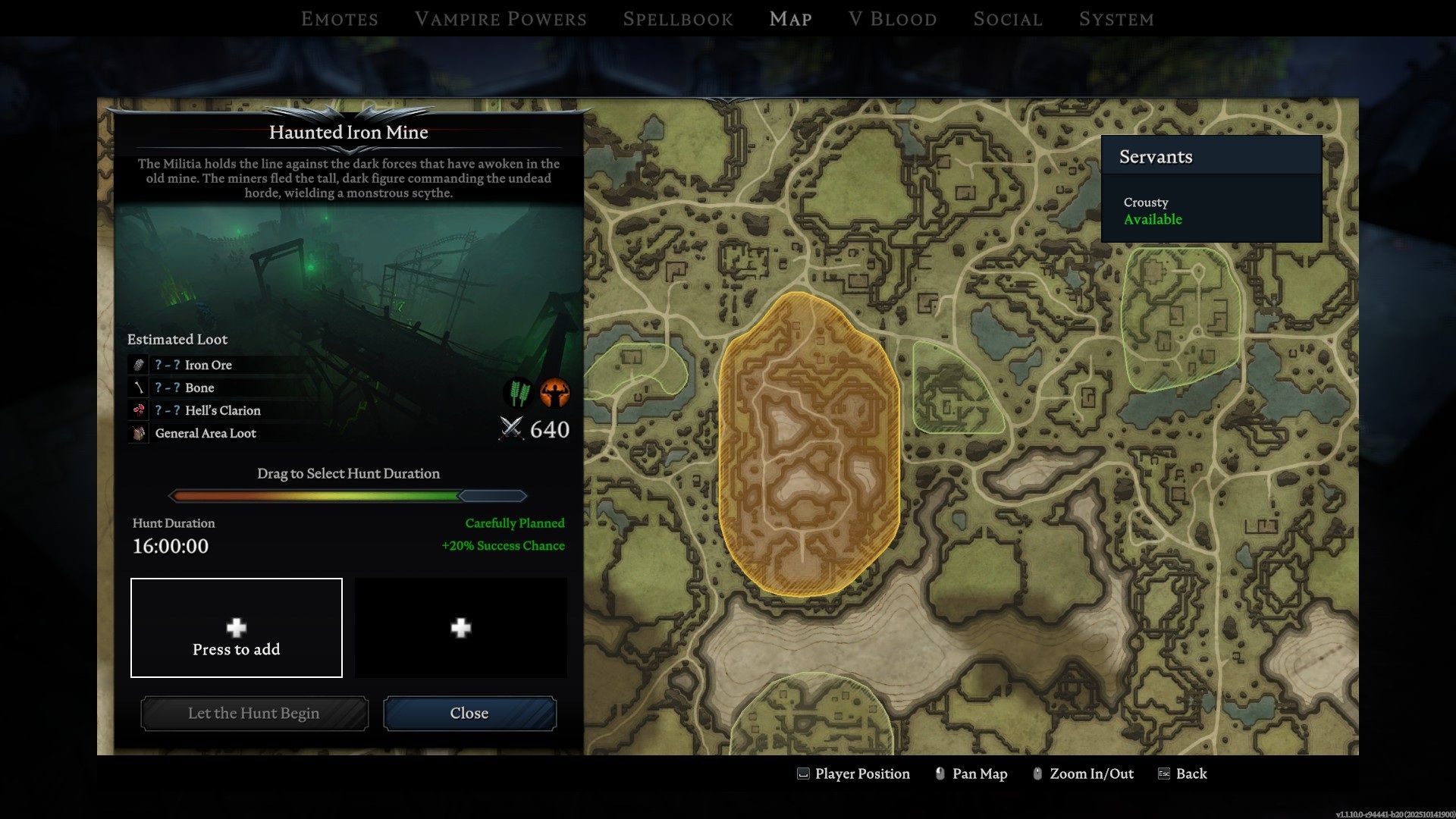
Task: Select the Iron Ore loot row
Action: (208, 365)
